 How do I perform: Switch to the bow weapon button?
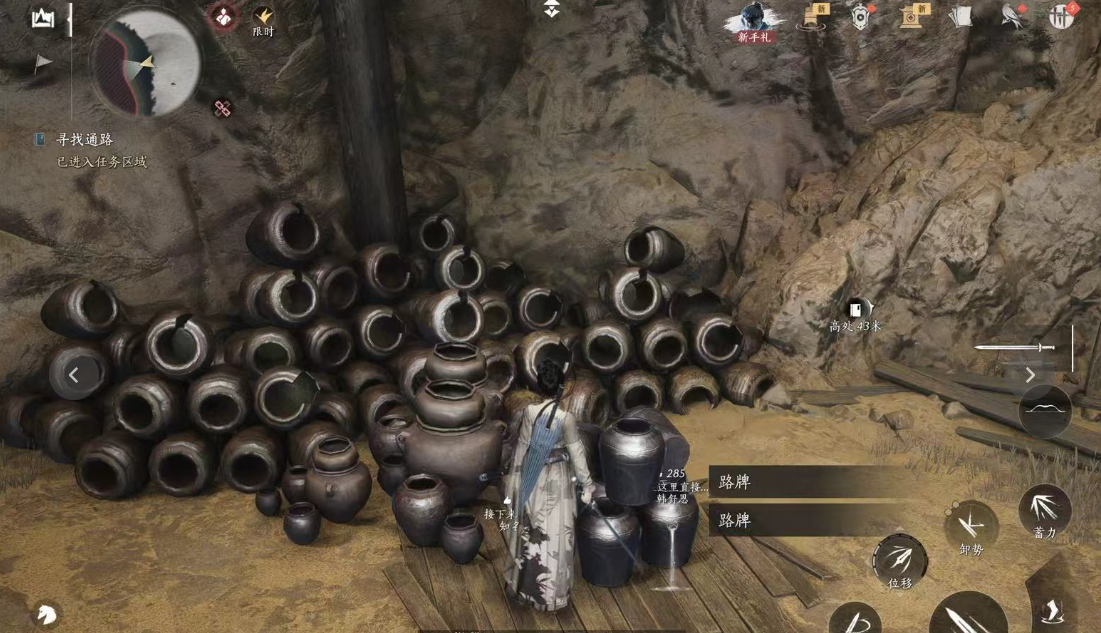[1045, 411]
